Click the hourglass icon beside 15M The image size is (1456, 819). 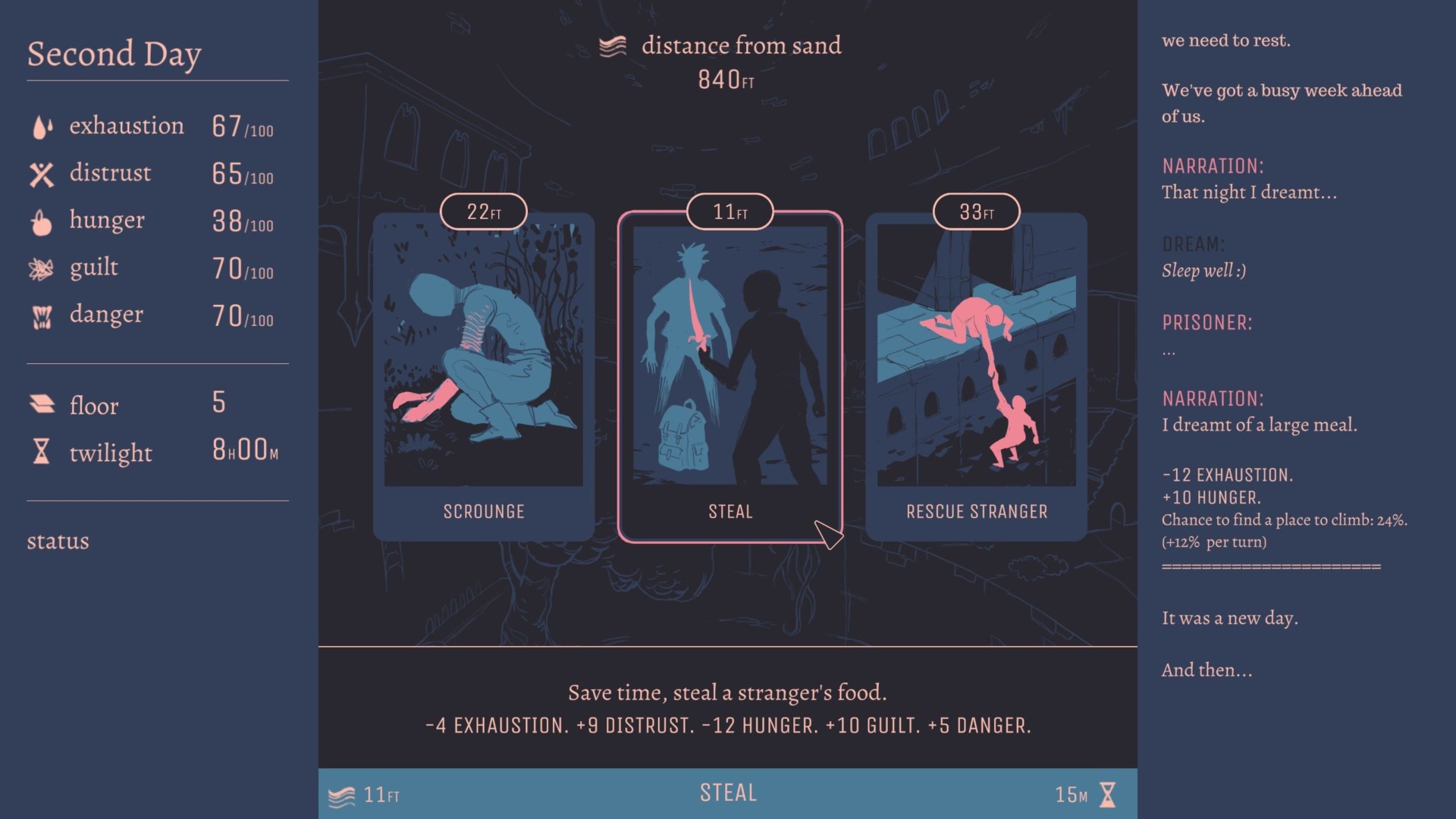[x=1107, y=793]
